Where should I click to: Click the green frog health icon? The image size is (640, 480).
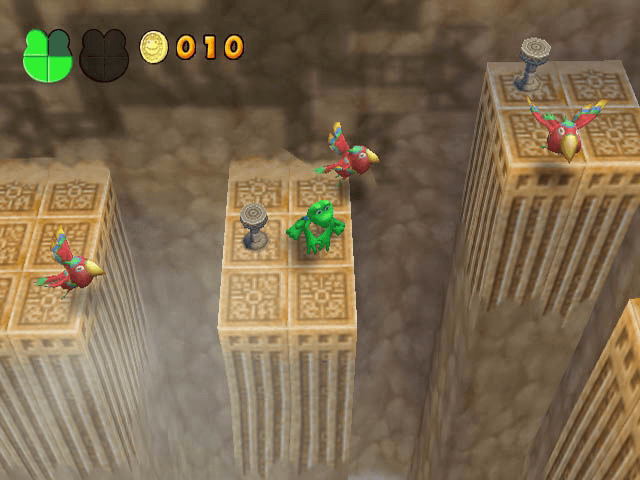click(47, 55)
